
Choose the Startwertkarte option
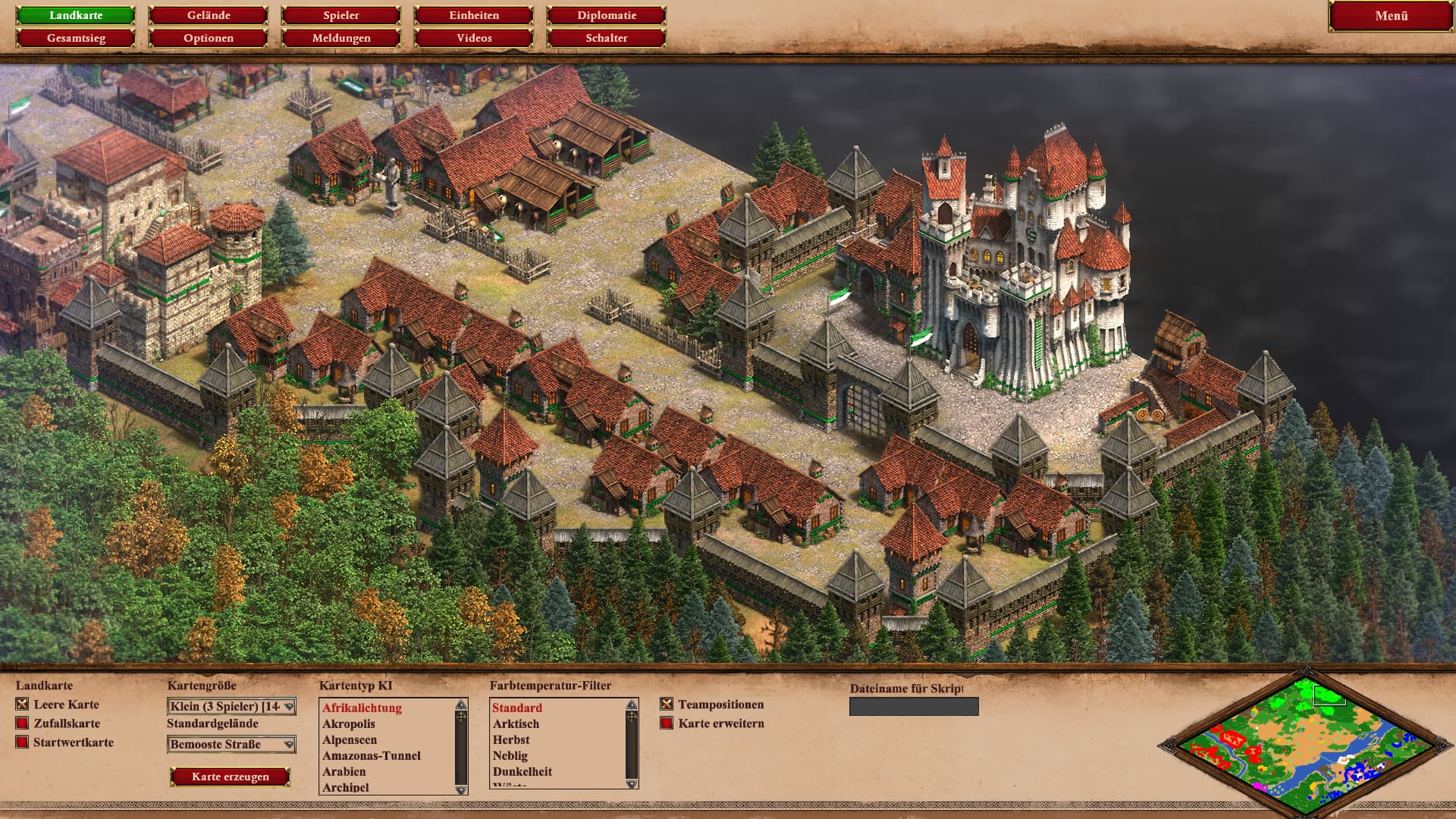click(23, 742)
